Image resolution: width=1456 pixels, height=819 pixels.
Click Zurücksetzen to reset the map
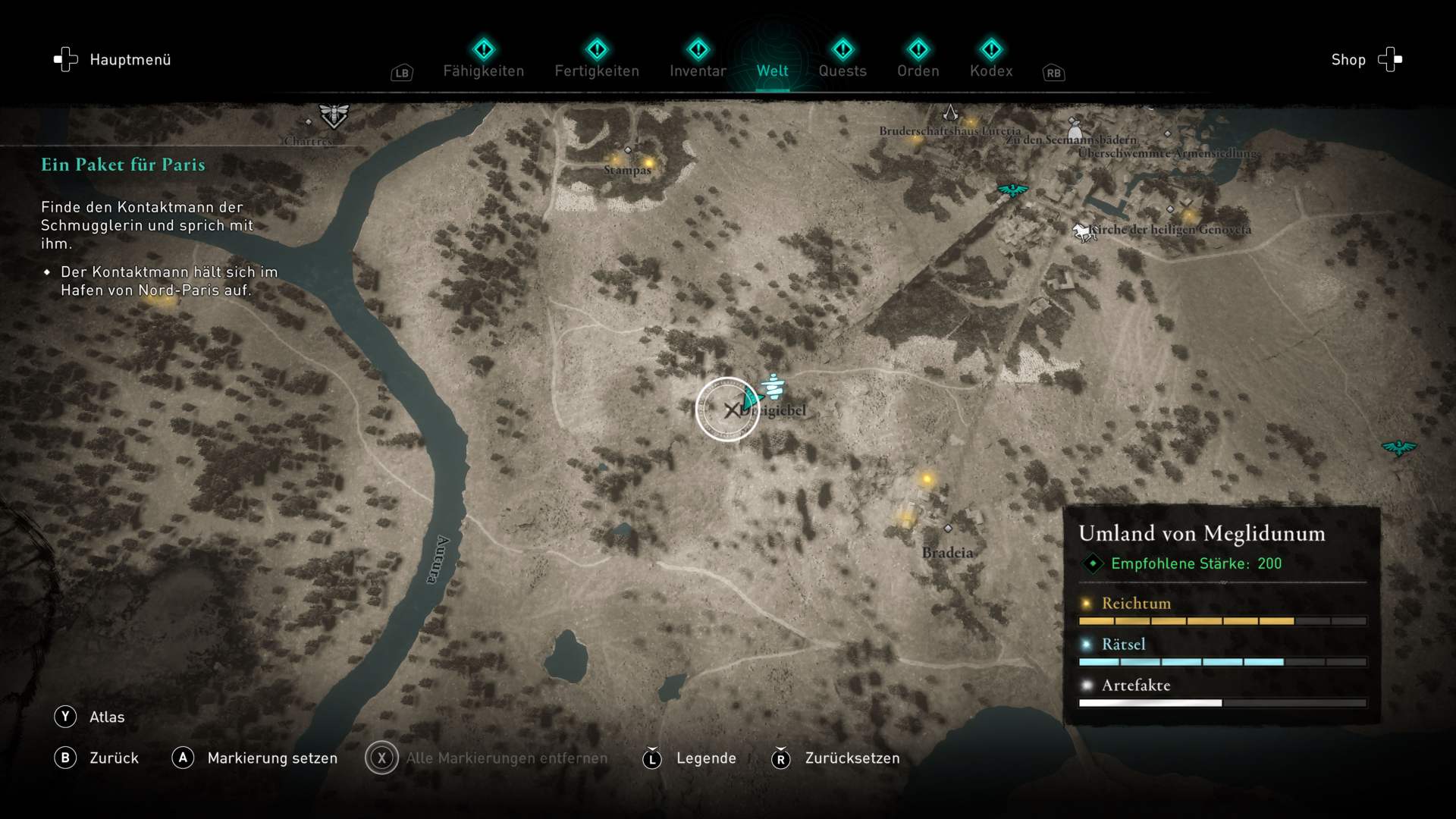(x=835, y=758)
